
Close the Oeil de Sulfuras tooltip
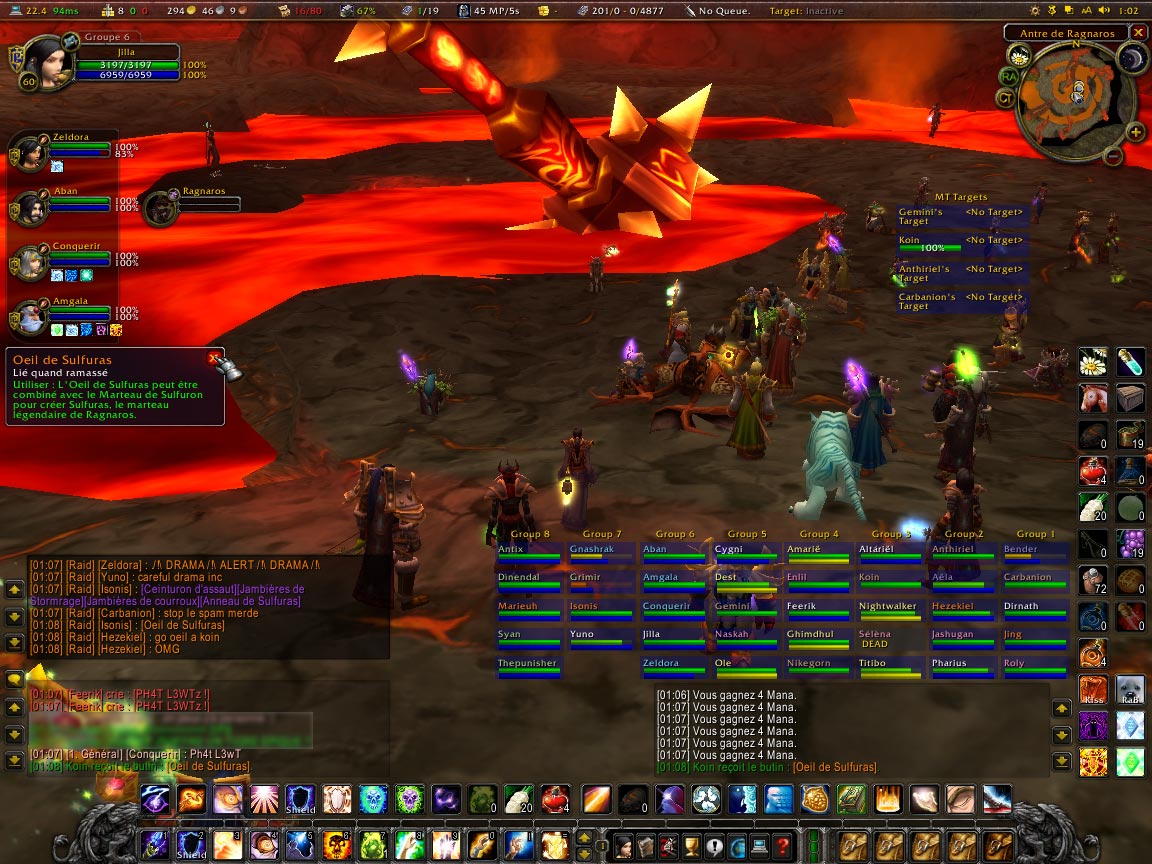pos(213,357)
